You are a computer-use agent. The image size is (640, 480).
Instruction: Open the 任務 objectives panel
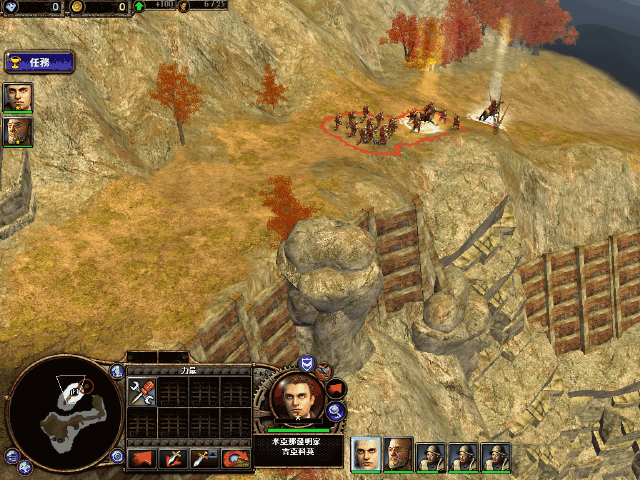tap(39, 62)
